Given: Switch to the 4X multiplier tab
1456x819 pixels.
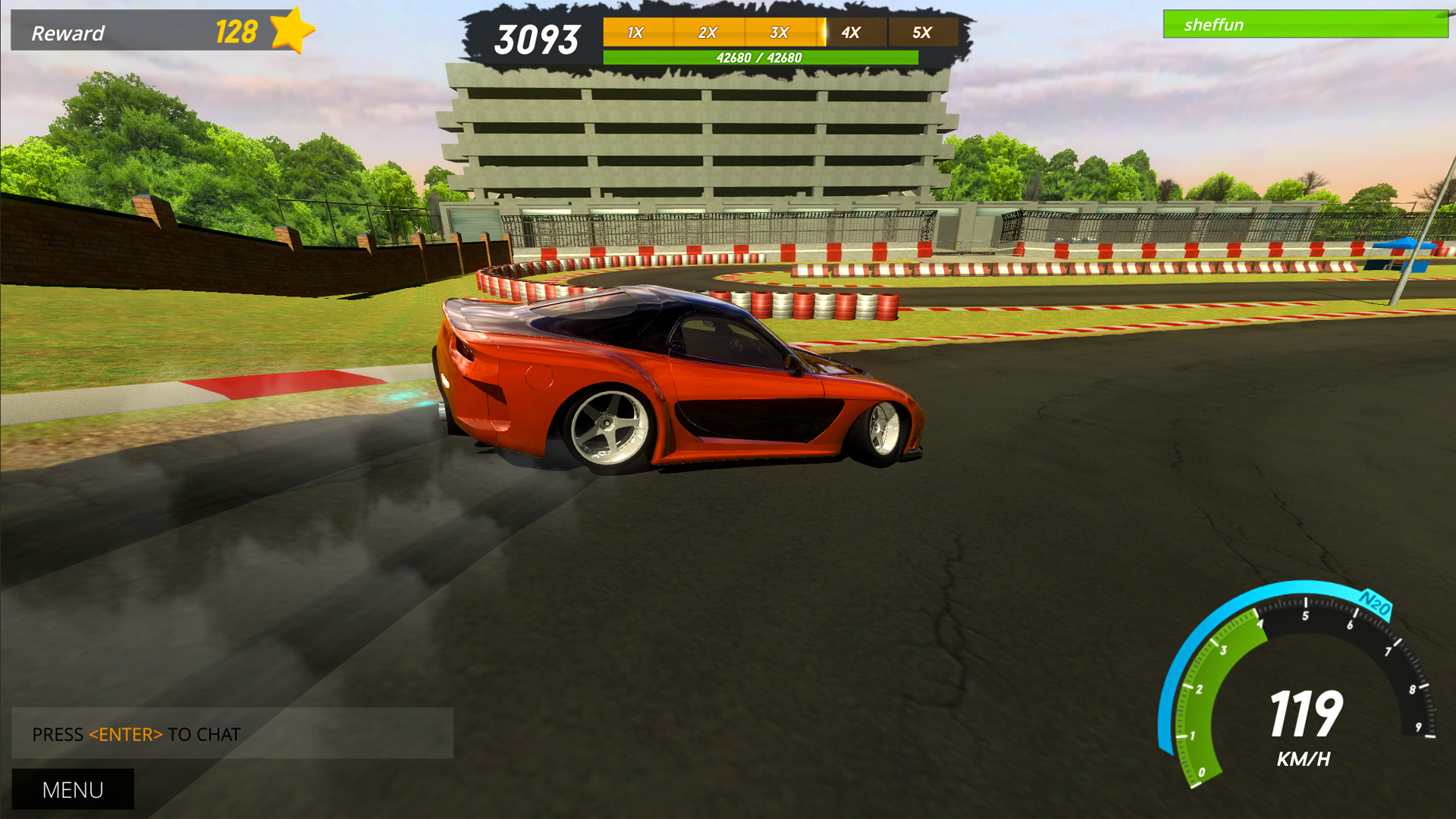Looking at the screenshot, I should [851, 33].
